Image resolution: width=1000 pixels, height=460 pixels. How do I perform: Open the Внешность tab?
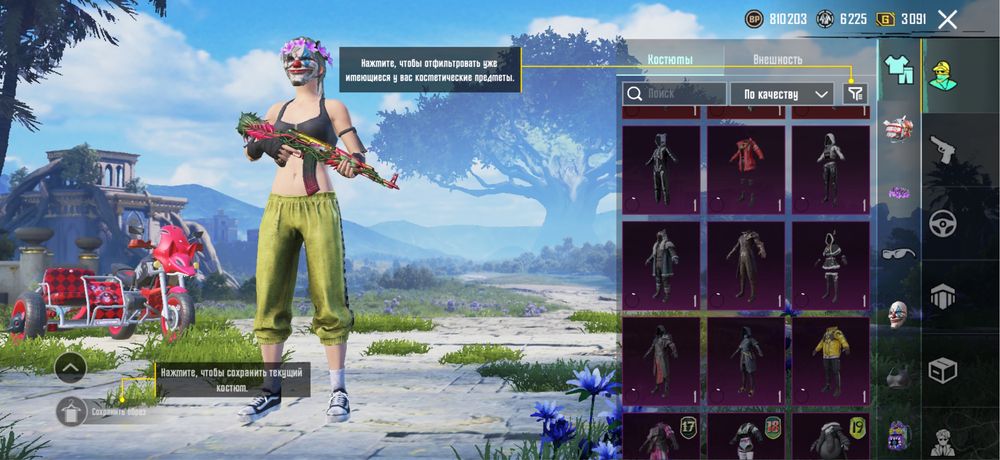click(x=777, y=59)
